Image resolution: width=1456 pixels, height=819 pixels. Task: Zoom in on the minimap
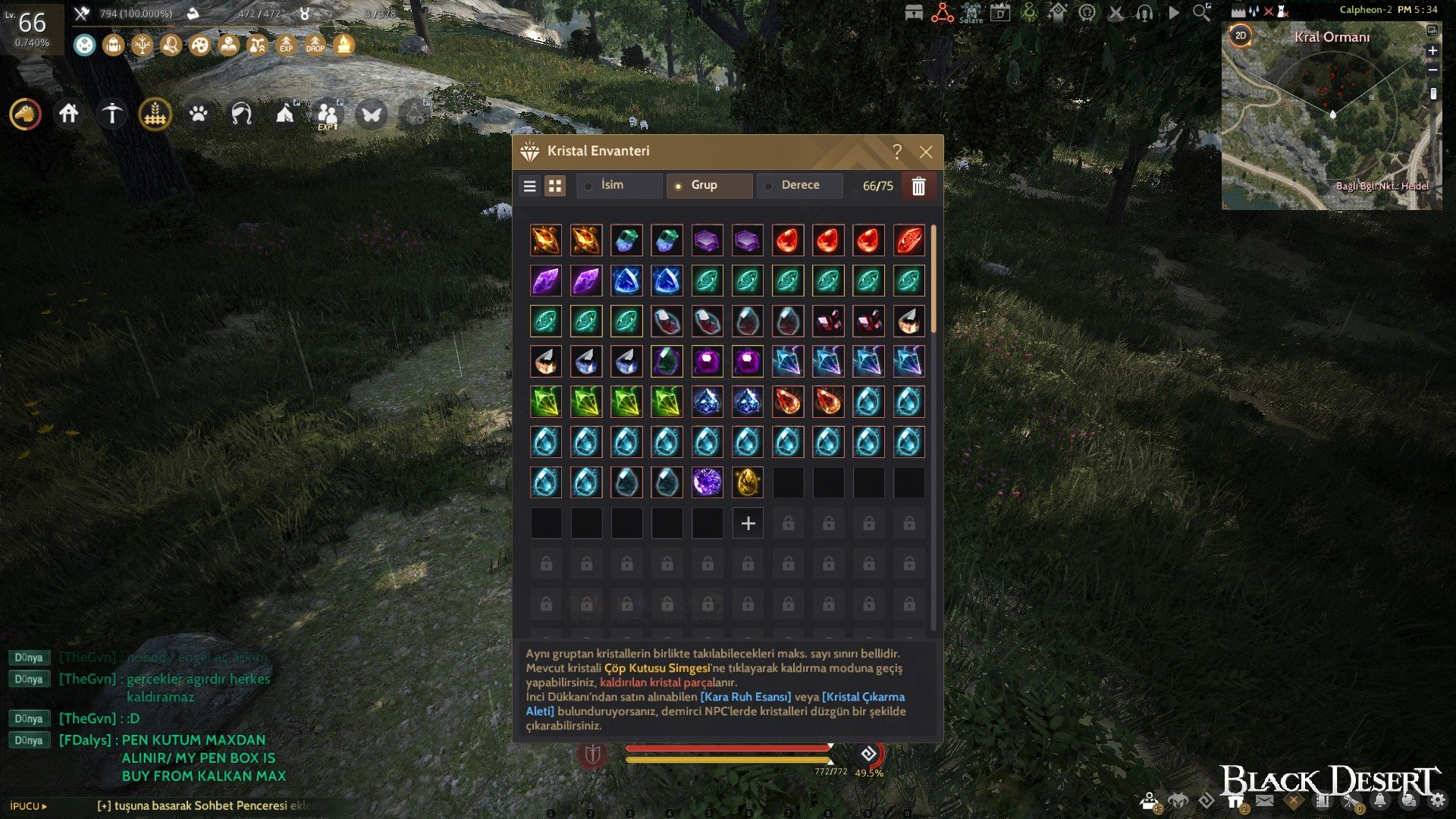click(1432, 51)
